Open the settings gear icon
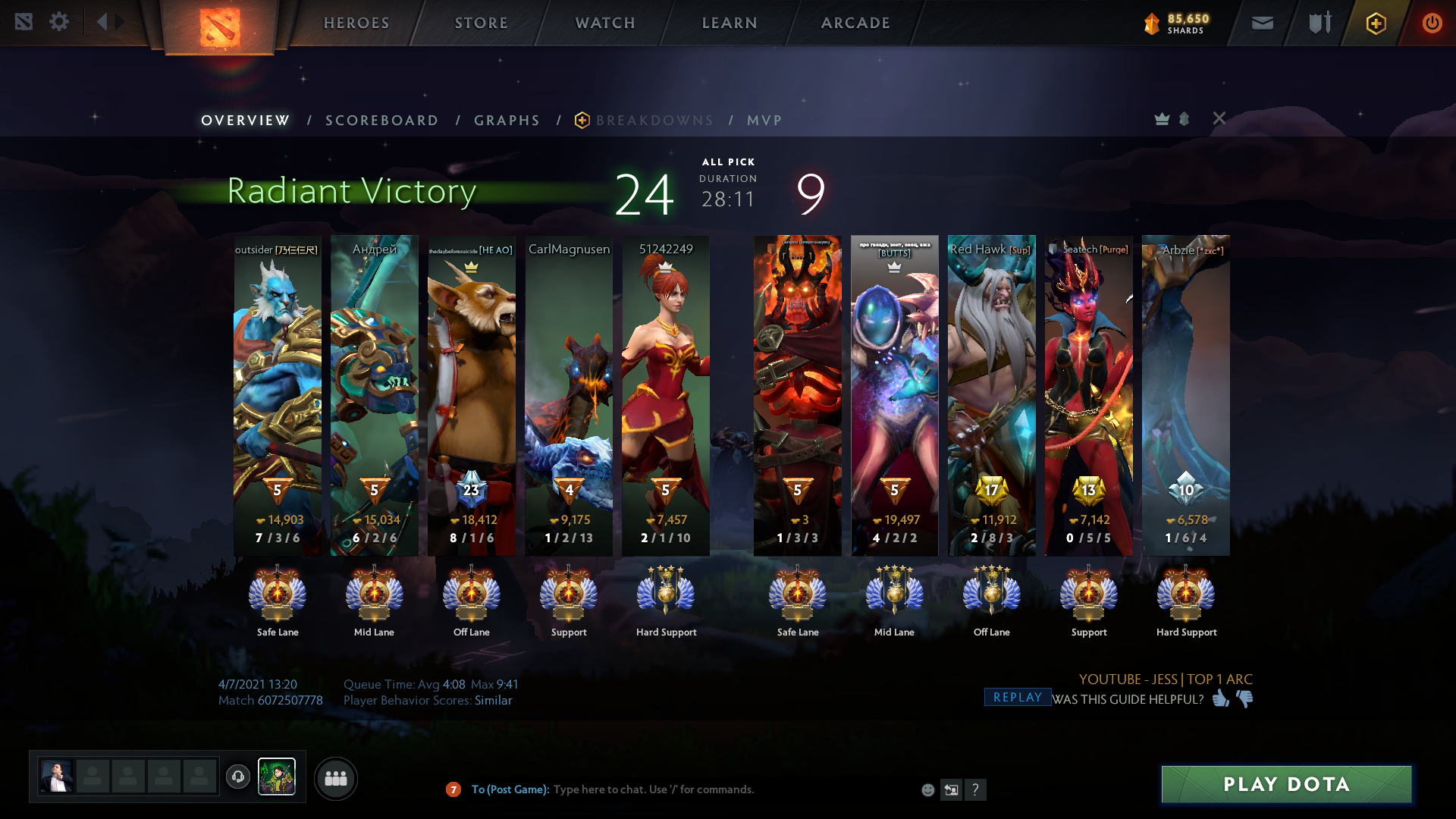The width and height of the screenshot is (1456, 819). click(58, 22)
